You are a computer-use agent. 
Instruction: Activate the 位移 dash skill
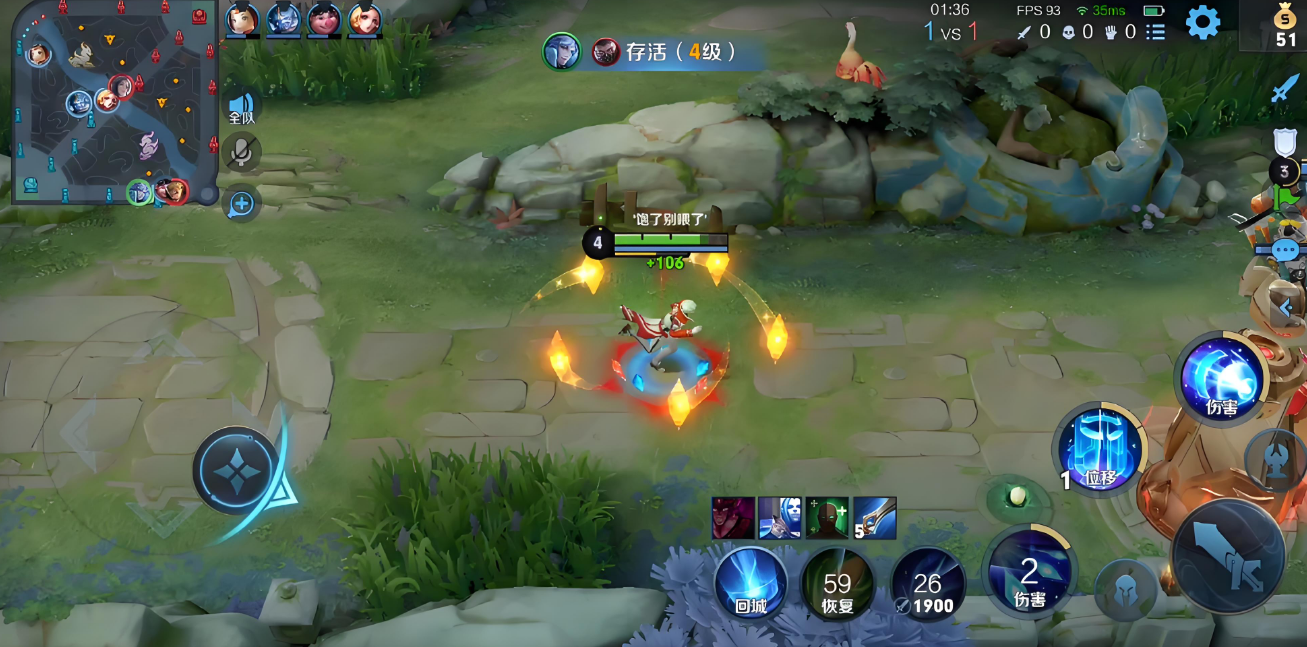click(1099, 450)
